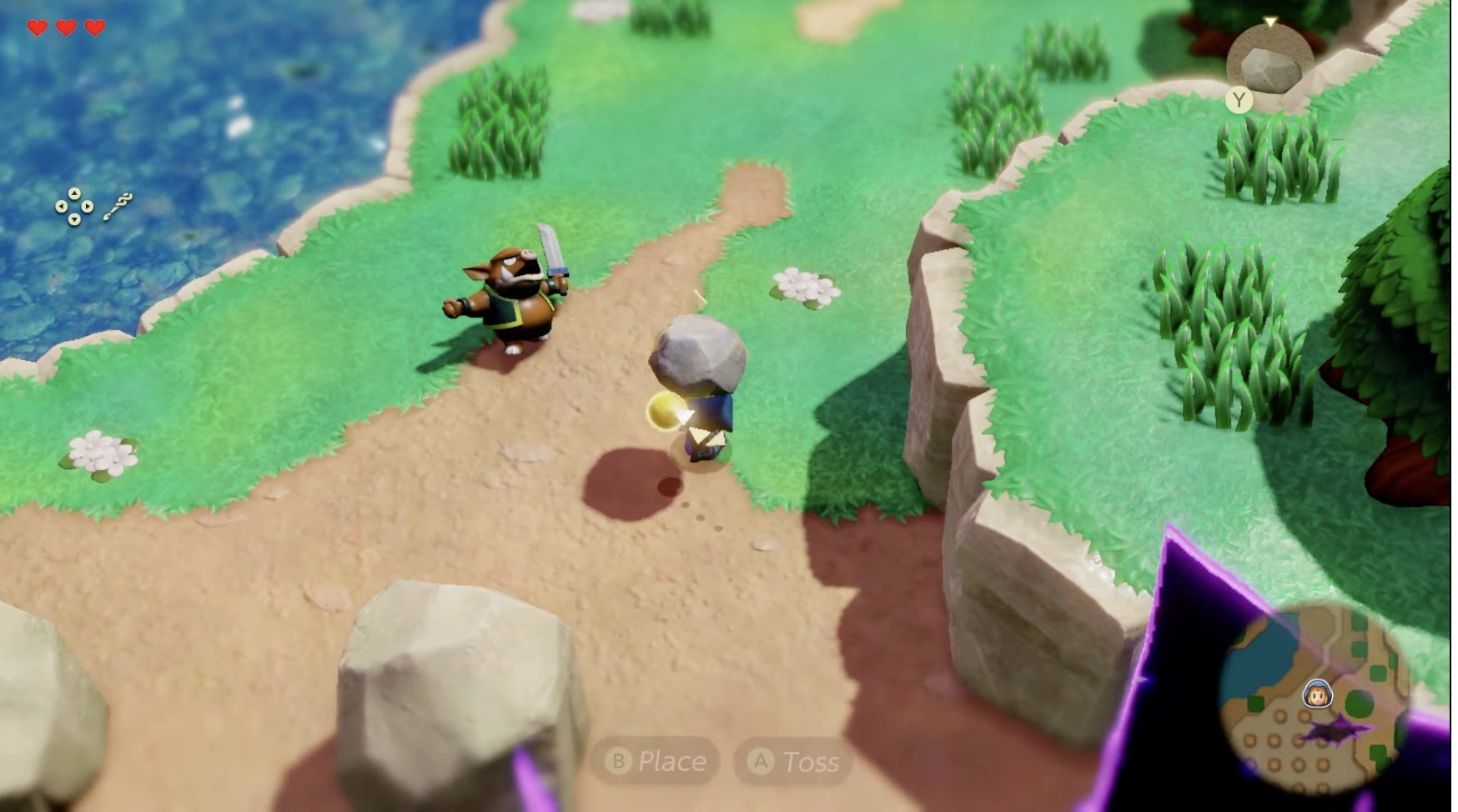Choose the Place action
Viewport: 1458px width, 812px height.
pyautogui.click(x=656, y=760)
